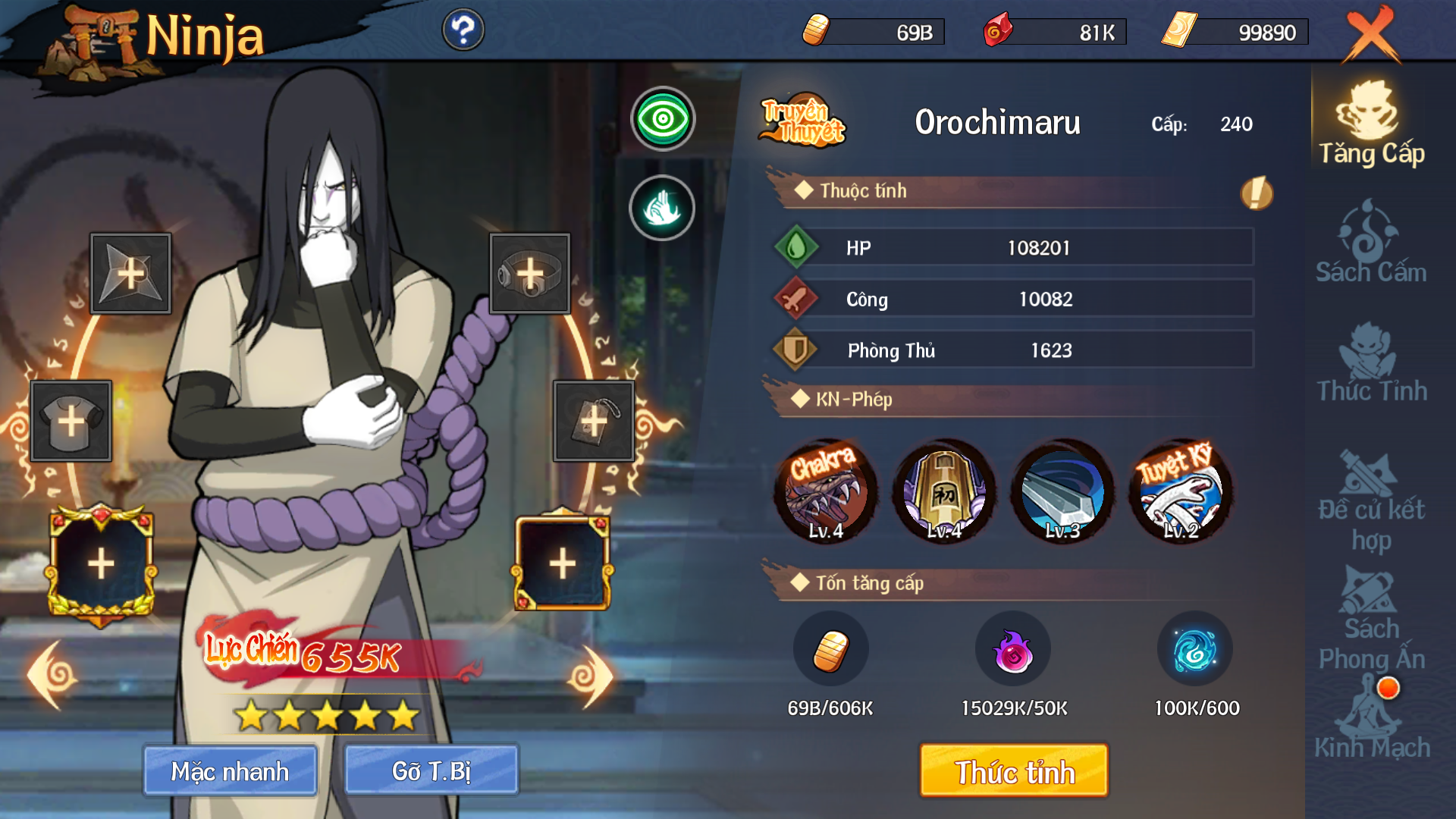Show attribute details via exclamation icon
The image size is (1456, 819).
[x=1256, y=193]
